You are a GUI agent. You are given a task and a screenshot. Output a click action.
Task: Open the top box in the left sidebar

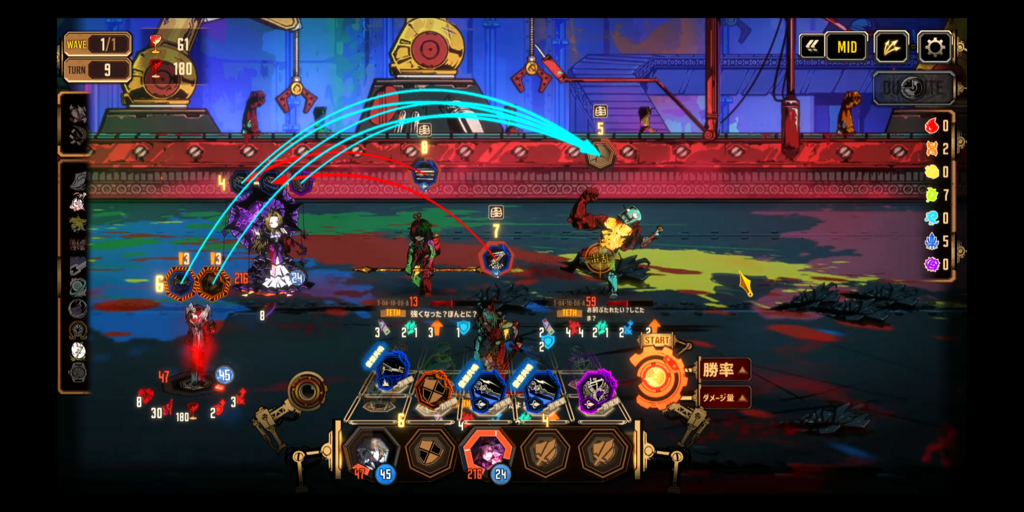coord(75,123)
